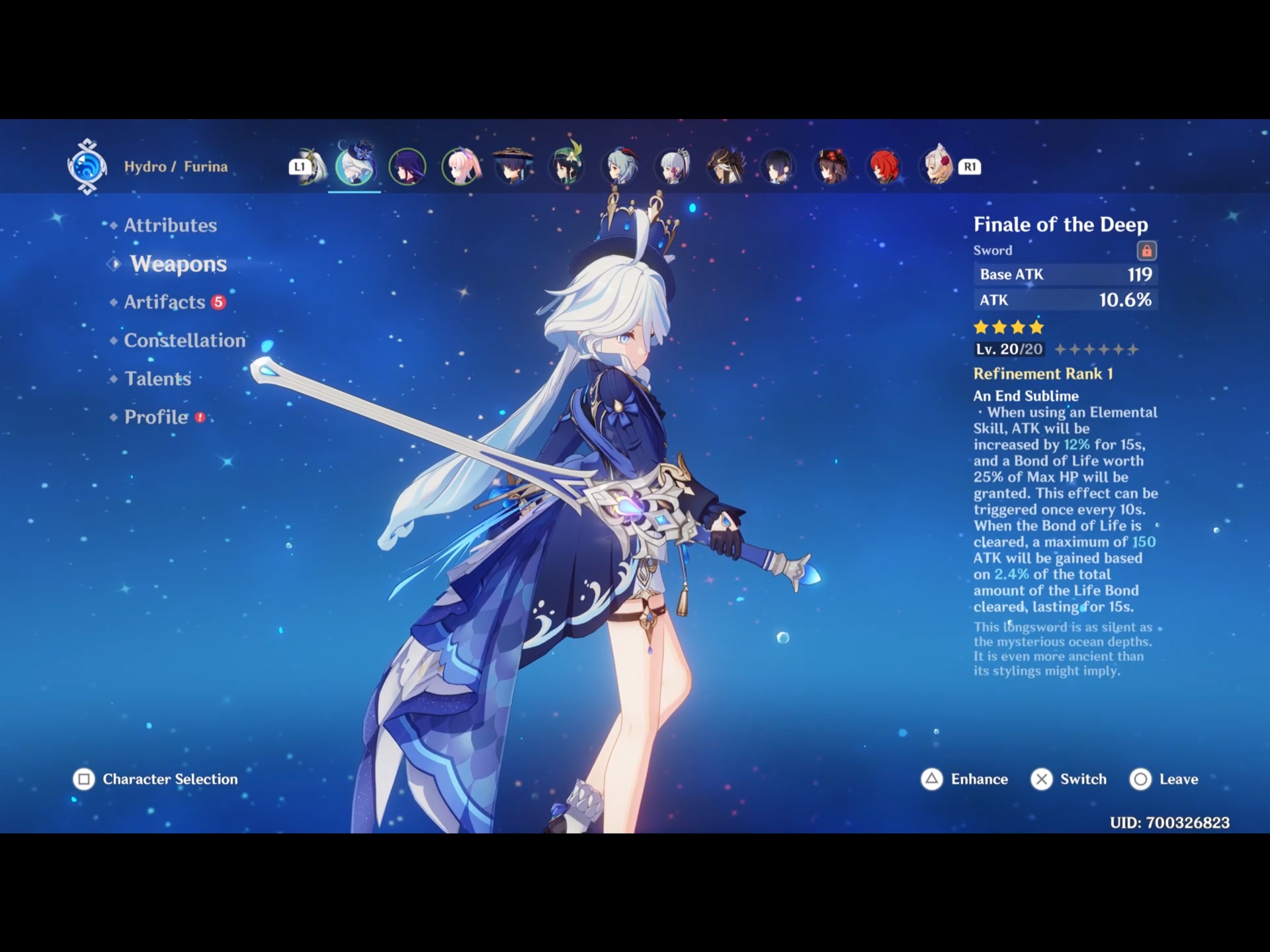Expand the Attributes section
The height and width of the screenshot is (952, 1270).
169,225
